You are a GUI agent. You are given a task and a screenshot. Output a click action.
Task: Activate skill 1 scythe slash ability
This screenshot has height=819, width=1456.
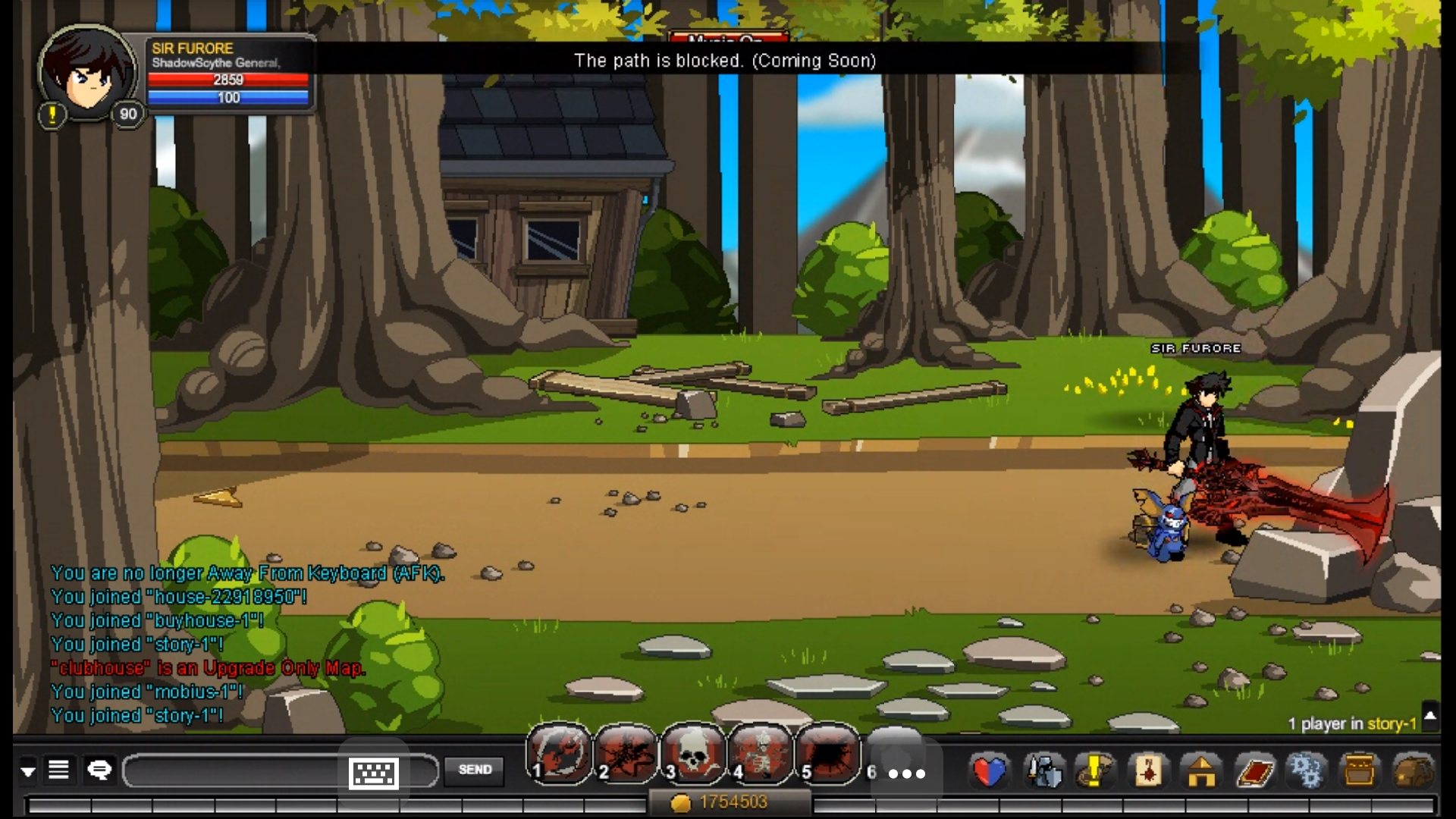pyautogui.click(x=559, y=755)
